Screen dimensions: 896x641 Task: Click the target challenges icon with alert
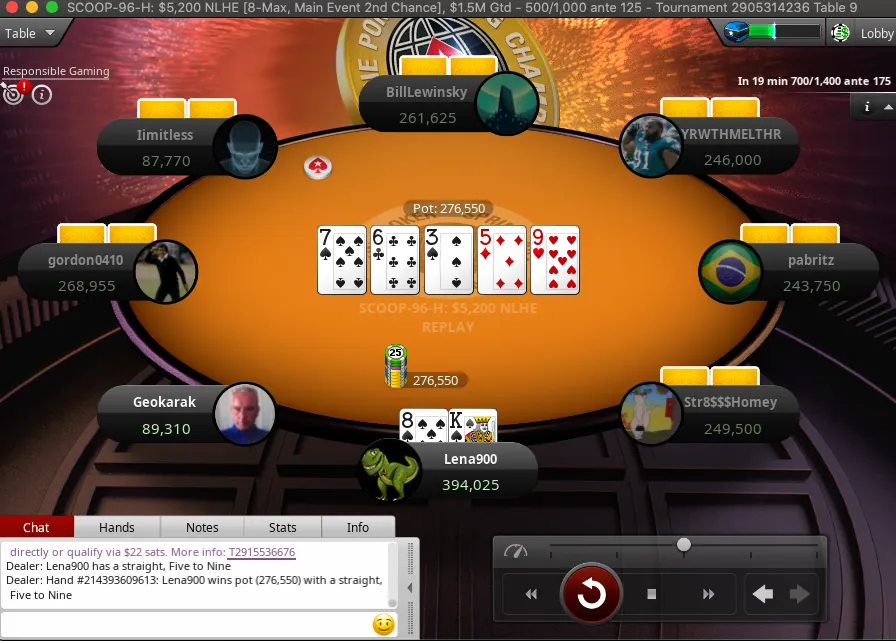pos(13,94)
